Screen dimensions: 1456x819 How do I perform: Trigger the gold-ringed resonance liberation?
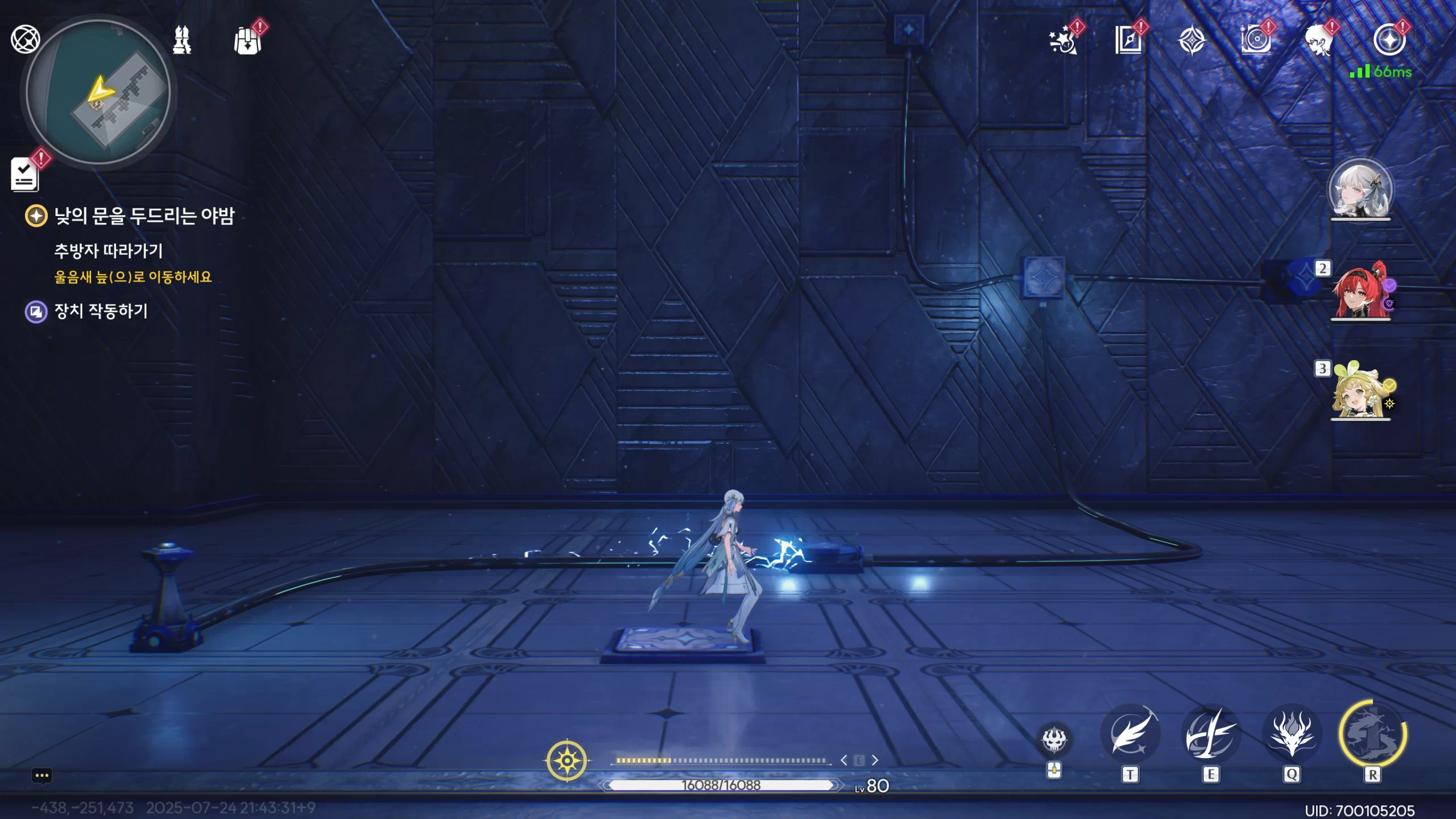pyautogui.click(x=1372, y=734)
